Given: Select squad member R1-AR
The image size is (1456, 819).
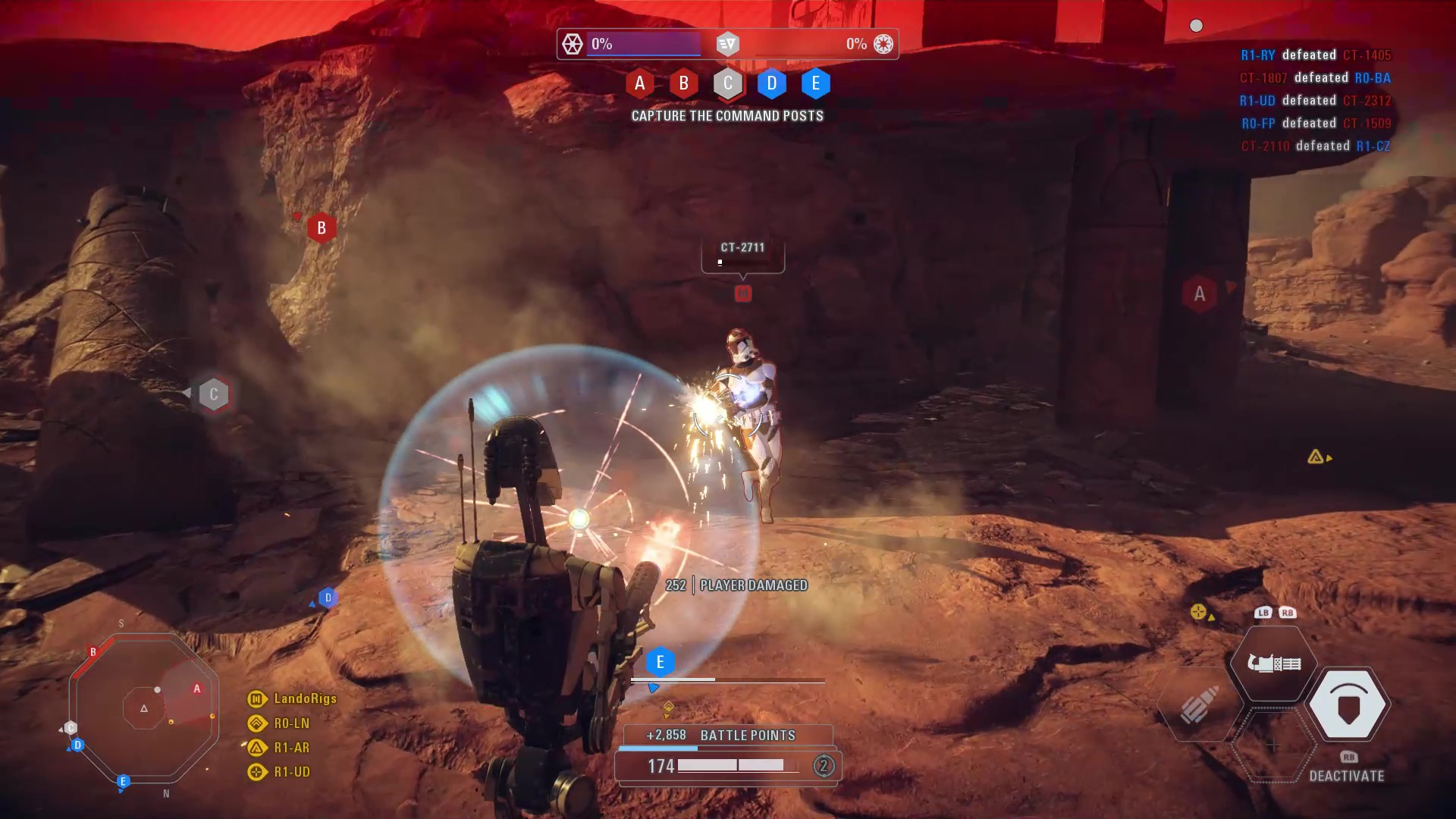Looking at the screenshot, I should pyautogui.click(x=291, y=748).
